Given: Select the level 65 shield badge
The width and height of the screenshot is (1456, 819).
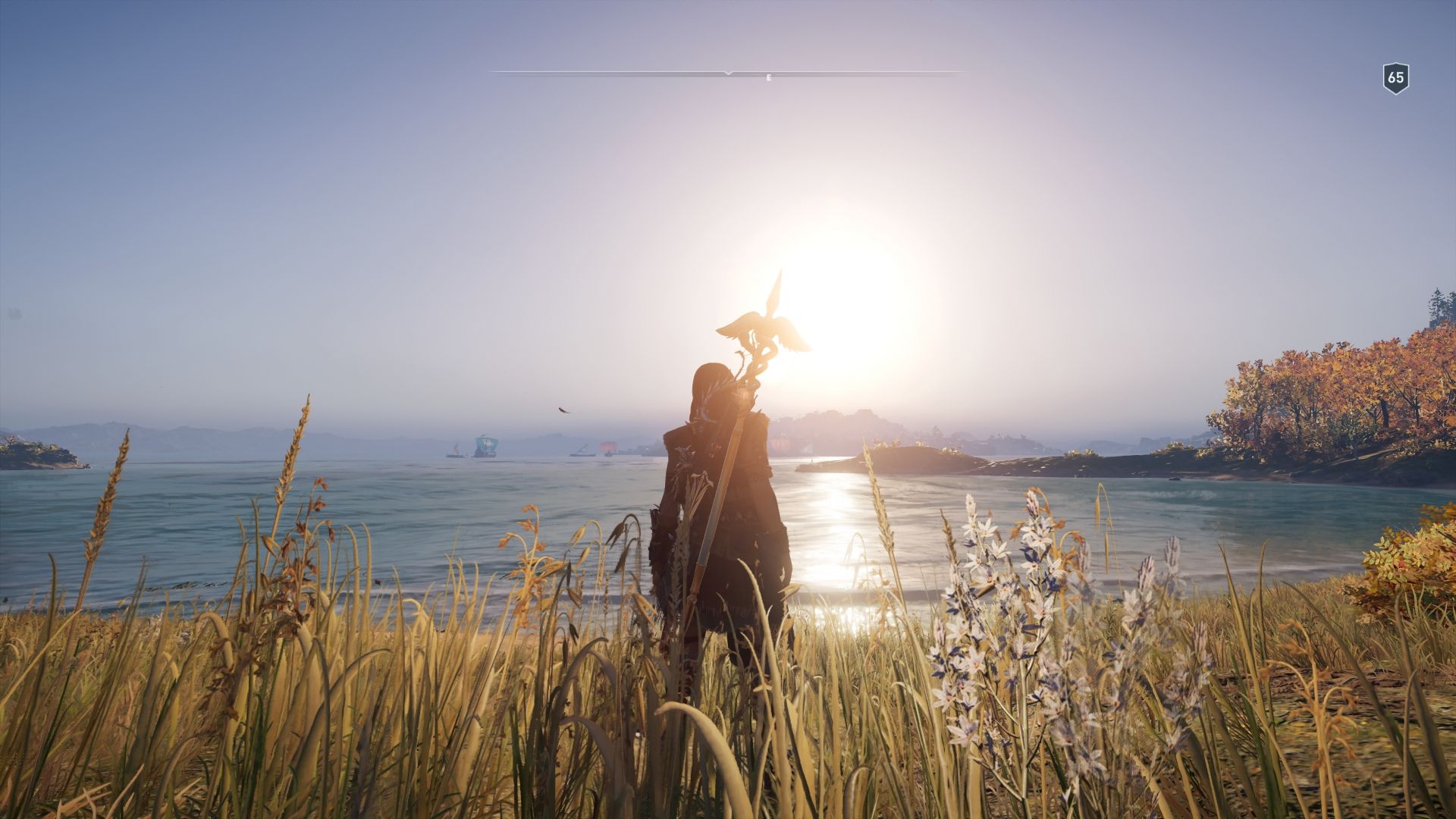Looking at the screenshot, I should [1395, 78].
